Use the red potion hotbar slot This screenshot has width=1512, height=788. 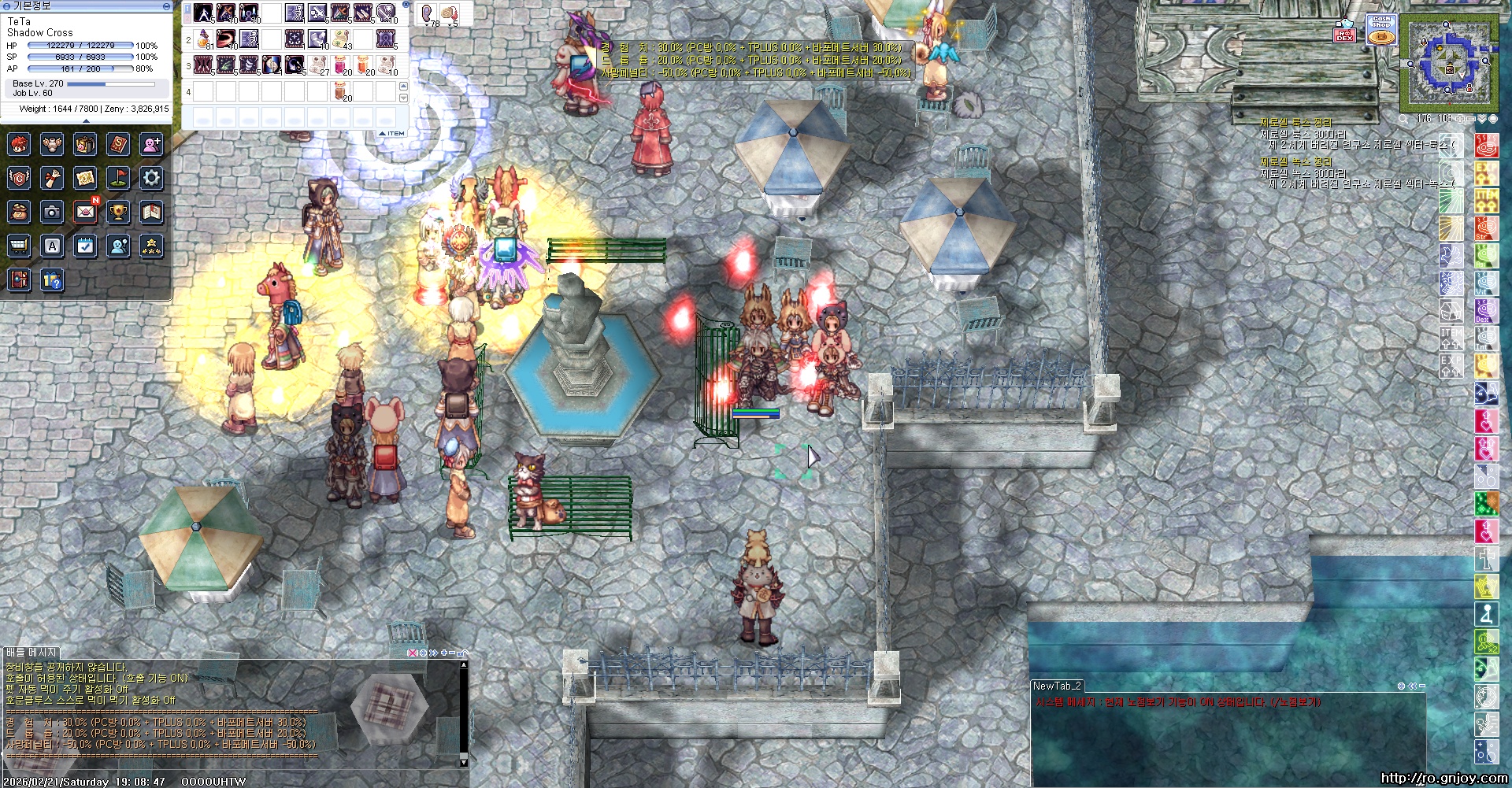[339, 65]
